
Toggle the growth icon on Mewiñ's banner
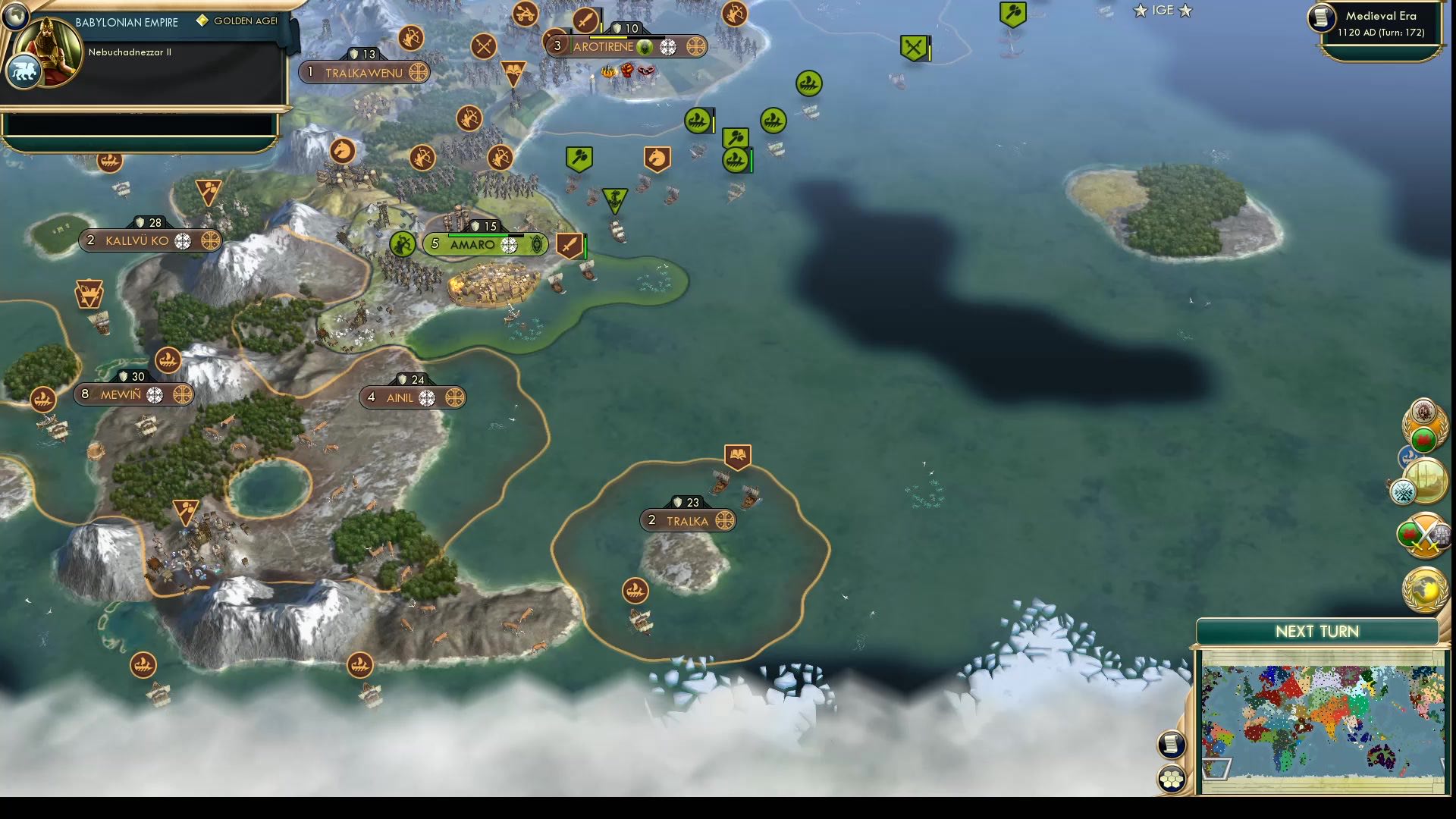(x=155, y=395)
